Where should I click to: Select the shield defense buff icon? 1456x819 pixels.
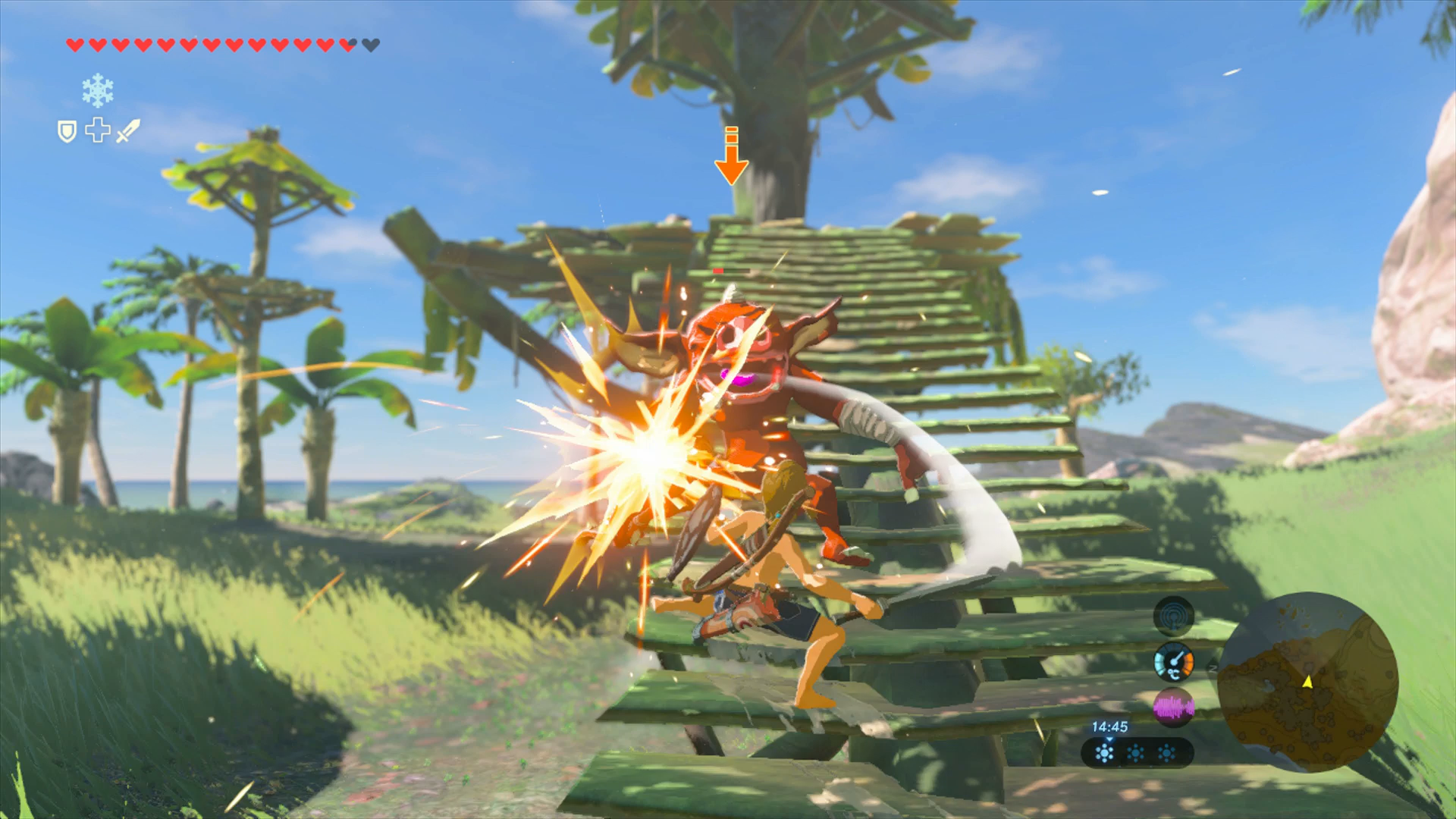pyautogui.click(x=68, y=132)
